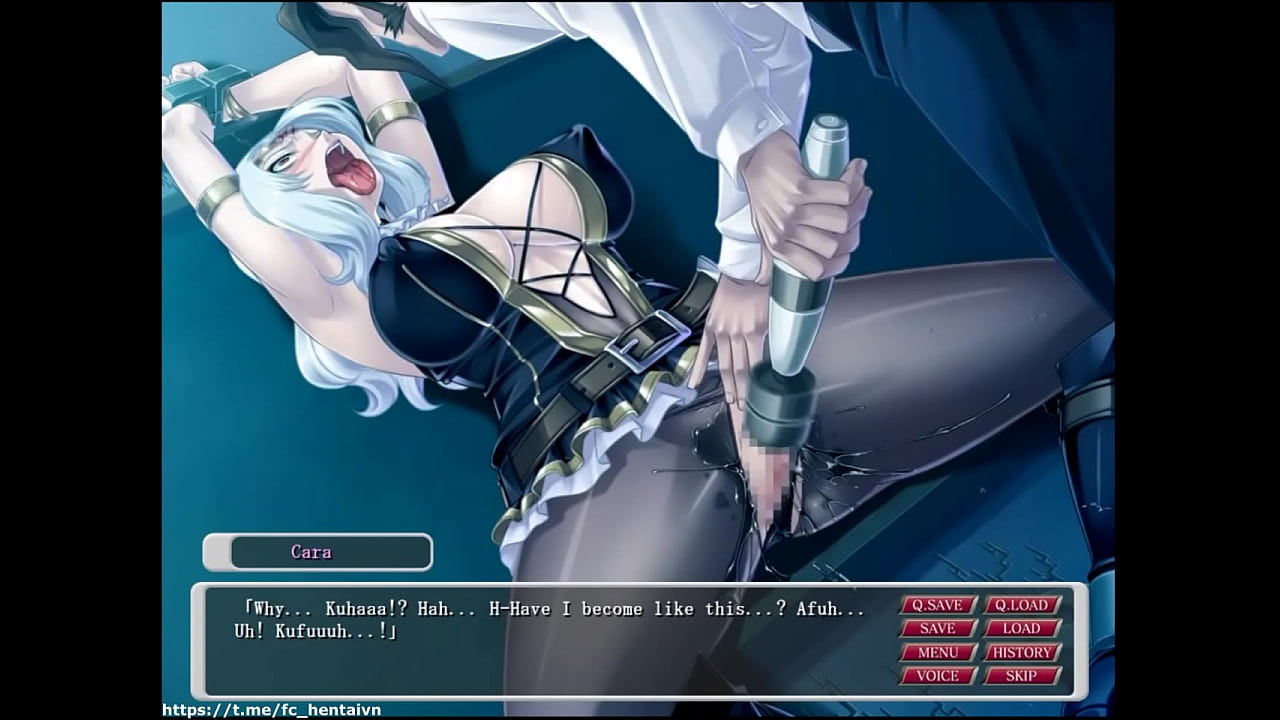Open the SAVE screen
The image size is (1280, 720).
938,628
